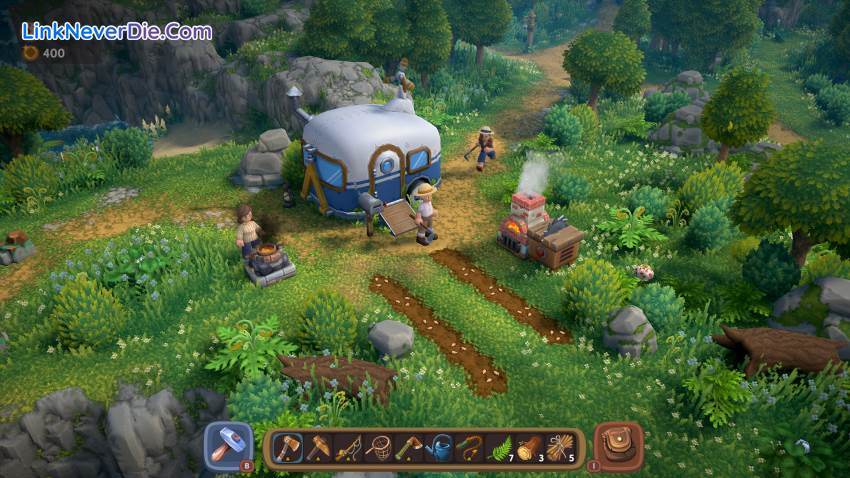Select the axe in the hotbar
Image resolution: width=850 pixels, height=478 pixels.
[x=287, y=448]
